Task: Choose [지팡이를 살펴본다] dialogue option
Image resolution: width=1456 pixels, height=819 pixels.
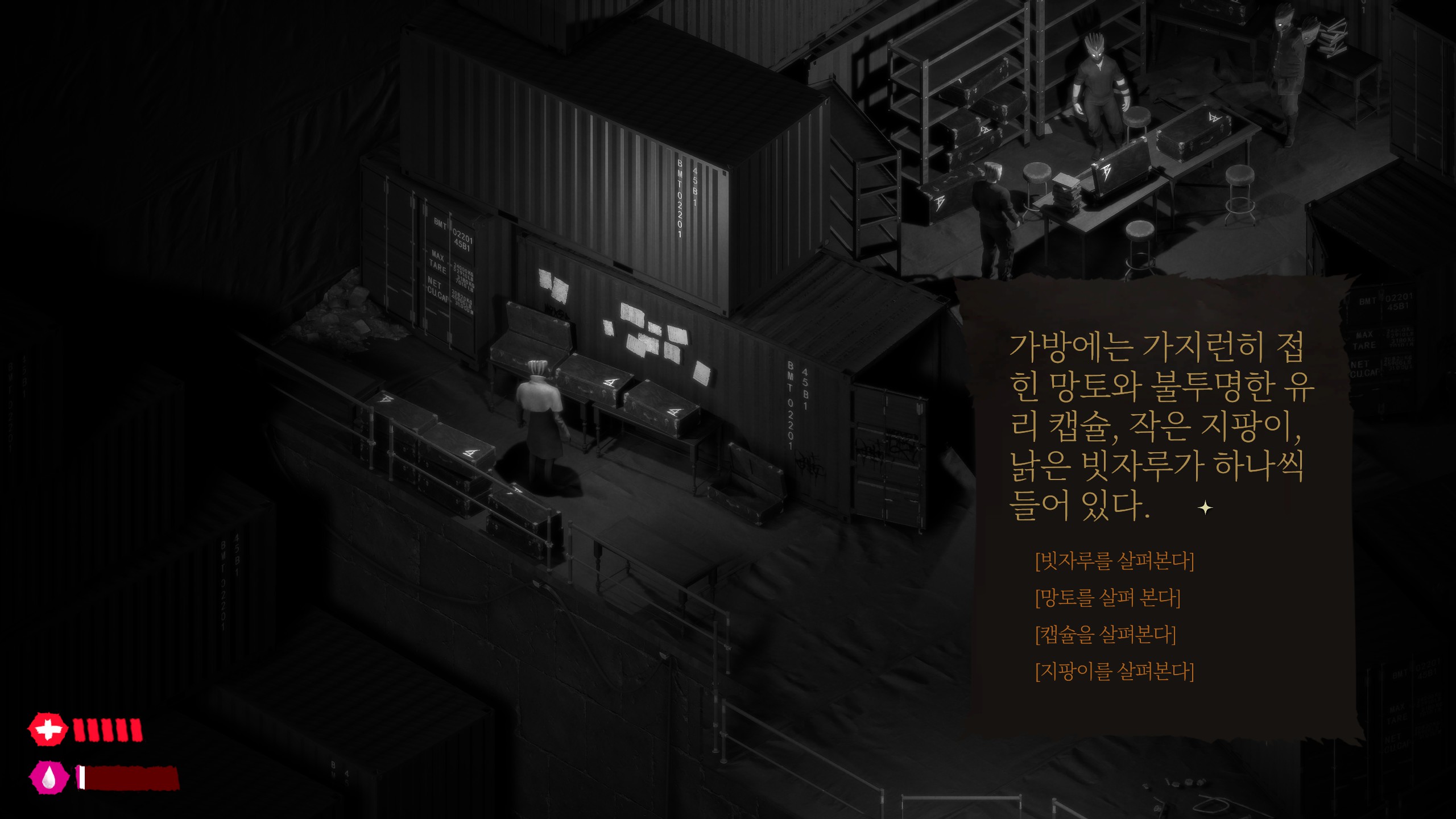Action: pyautogui.click(x=1114, y=672)
